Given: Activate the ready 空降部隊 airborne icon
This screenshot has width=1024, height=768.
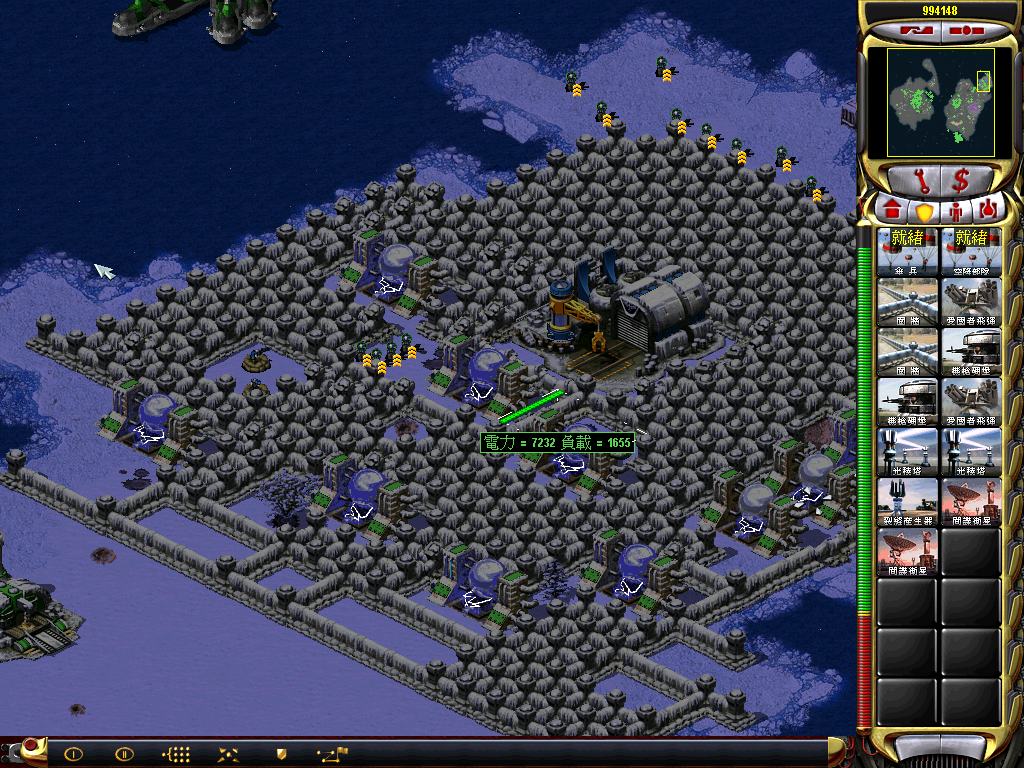Looking at the screenshot, I should pyautogui.click(x=971, y=251).
